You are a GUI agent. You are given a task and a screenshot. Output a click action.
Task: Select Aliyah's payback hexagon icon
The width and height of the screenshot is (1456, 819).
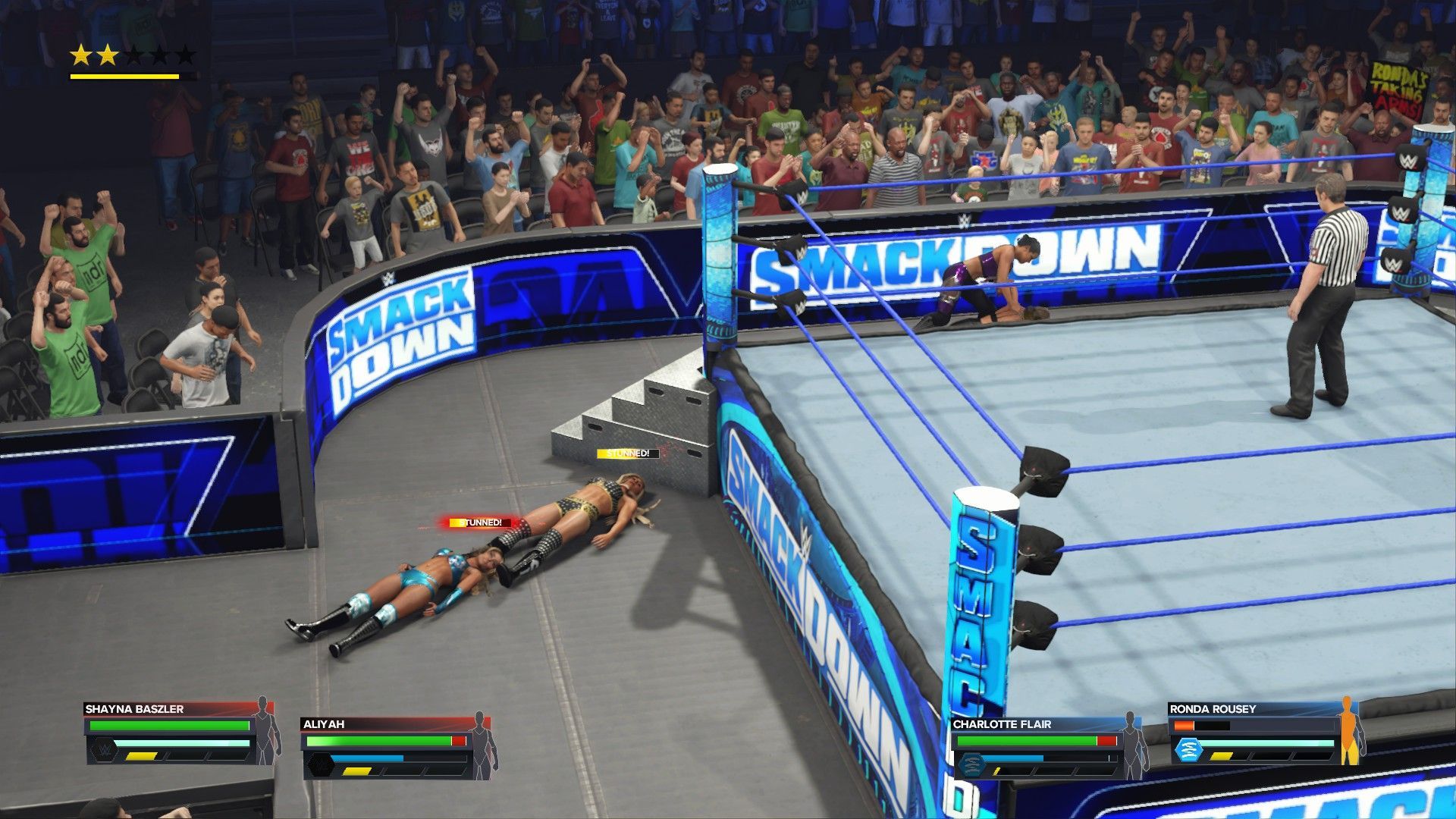tap(319, 765)
